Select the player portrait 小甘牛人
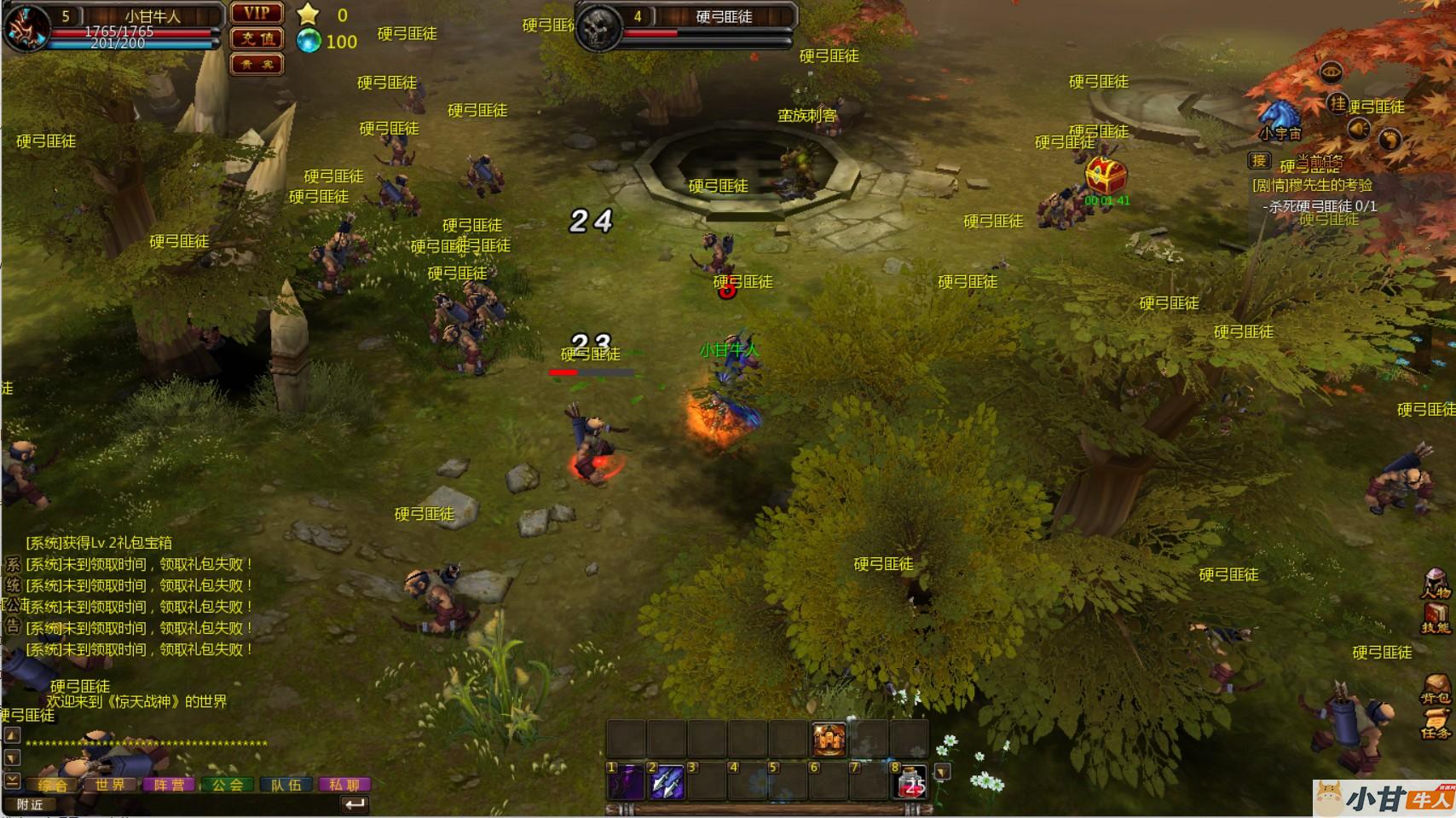Viewport: 1456px width, 818px height. [x=24, y=27]
